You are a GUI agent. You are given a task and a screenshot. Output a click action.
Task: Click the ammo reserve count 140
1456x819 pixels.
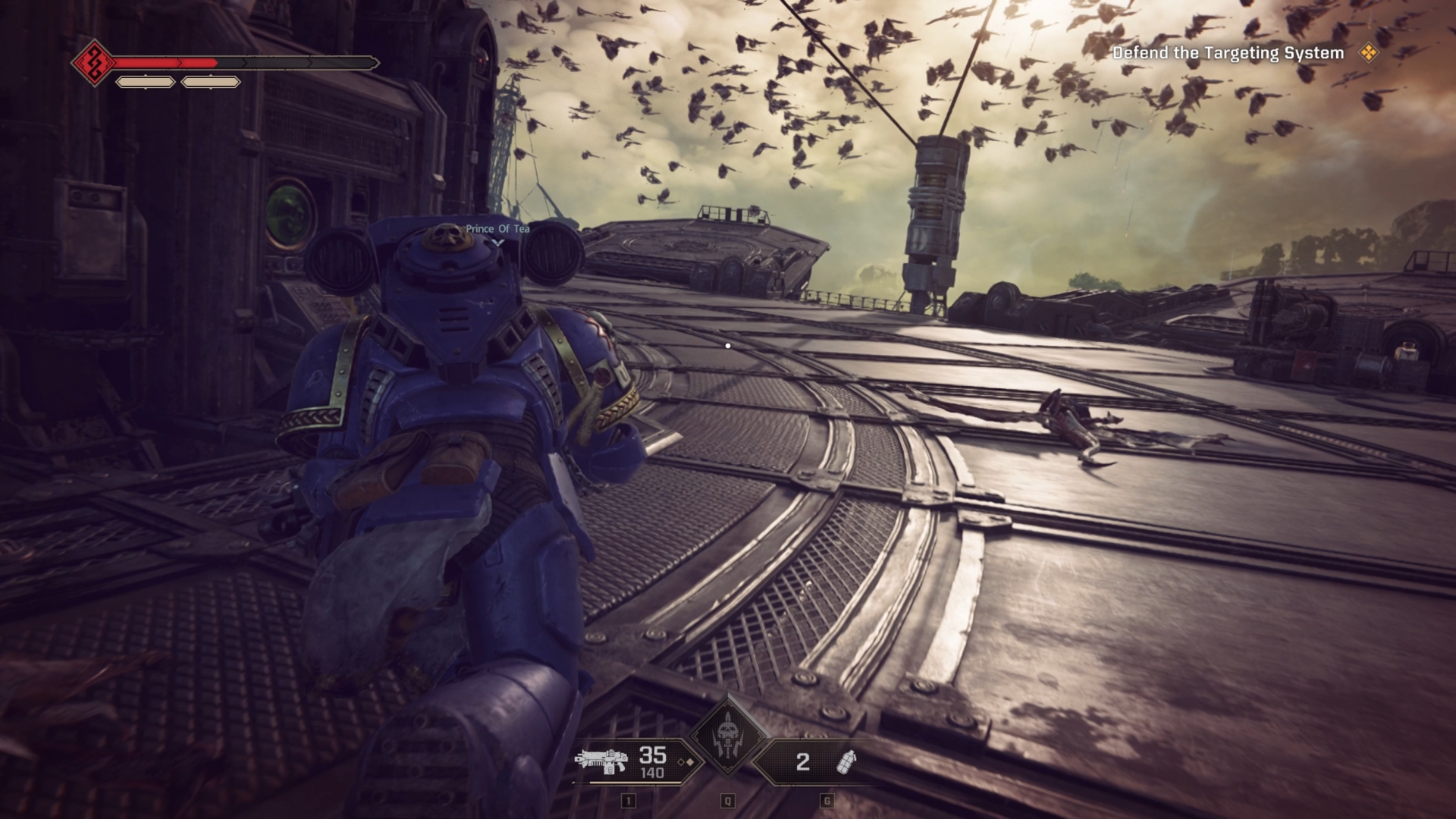click(x=653, y=772)
